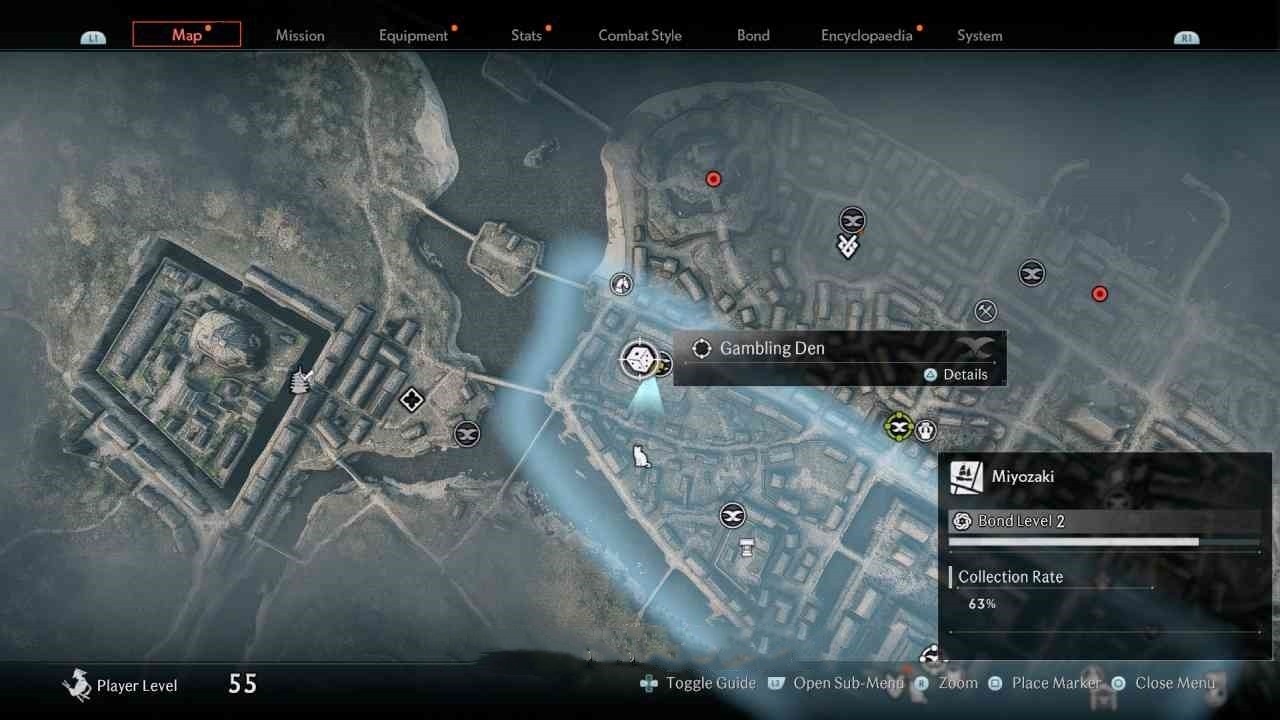The height and width of the screenshot is (720, 1280).
Task: Open the Bond tab
Action: point(753,35)
